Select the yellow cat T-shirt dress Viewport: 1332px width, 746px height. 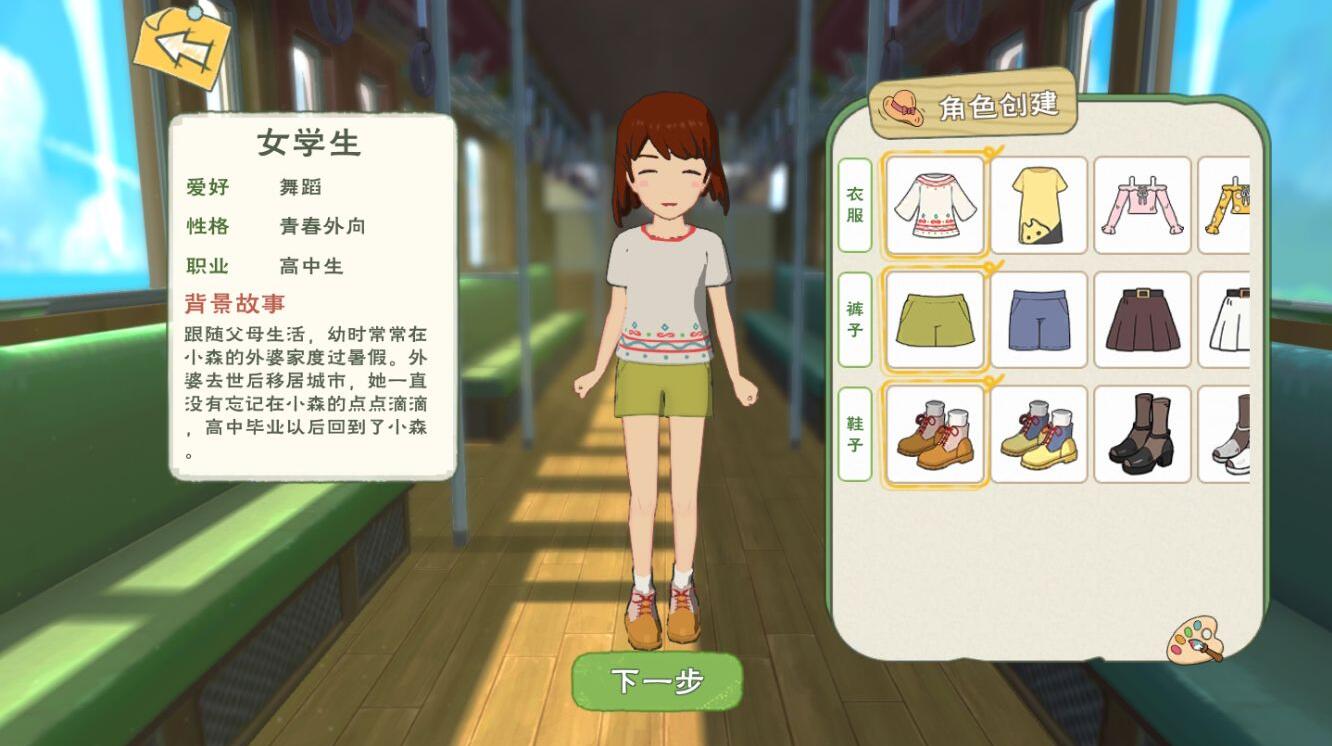1040,204
